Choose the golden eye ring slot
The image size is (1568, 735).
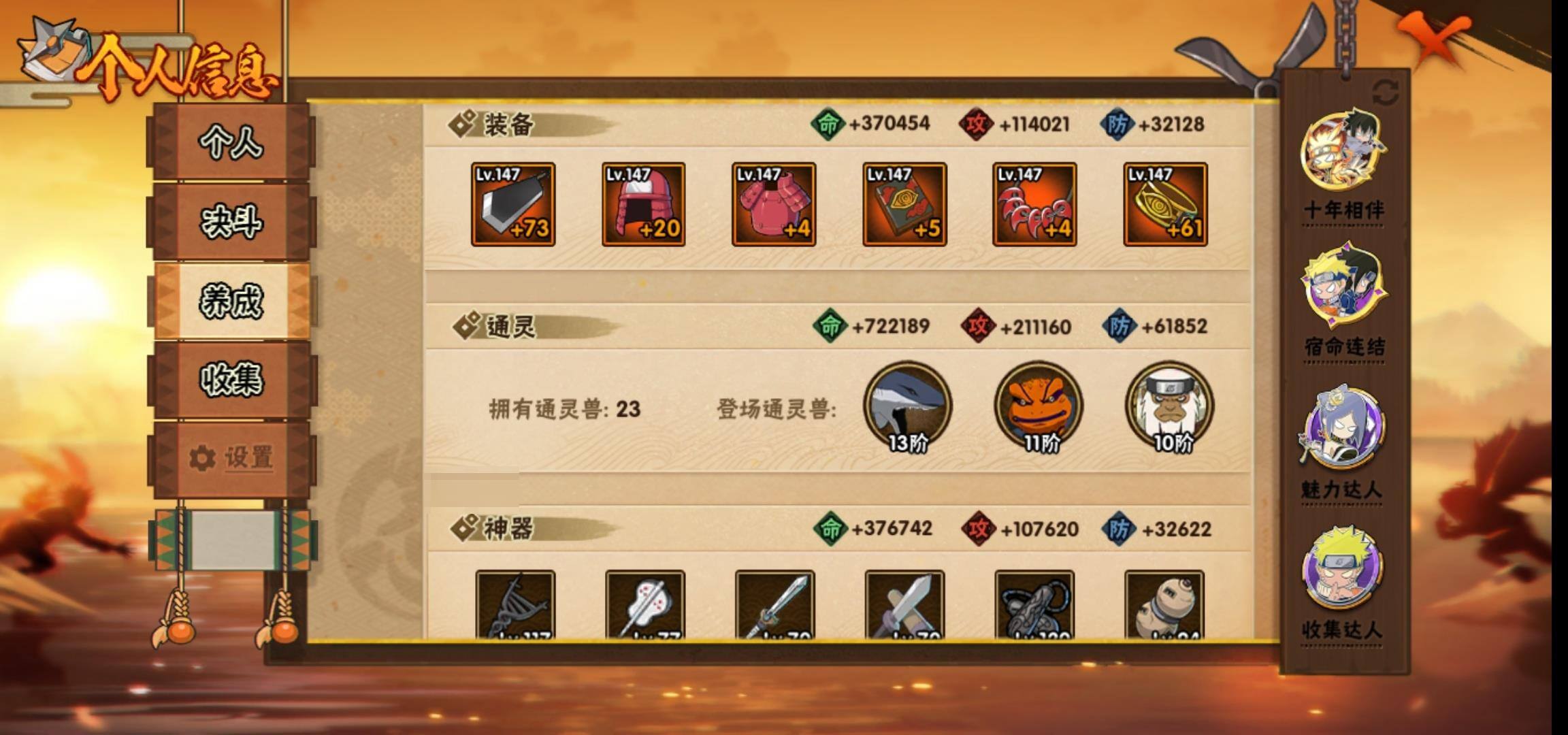tap(1165, 204)
